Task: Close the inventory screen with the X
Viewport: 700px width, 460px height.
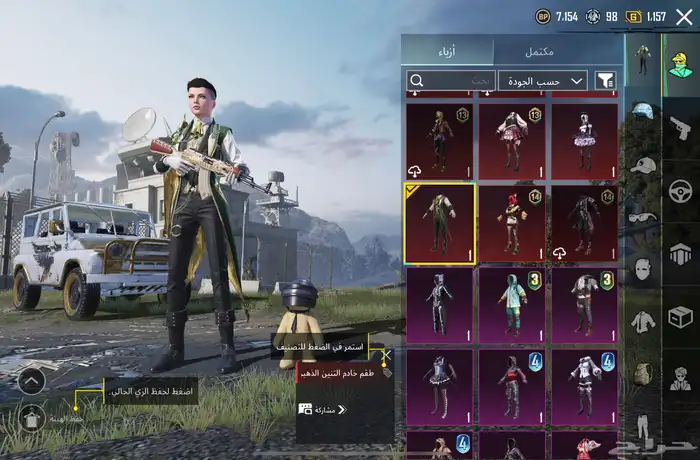Action: [x=684, y=16]
